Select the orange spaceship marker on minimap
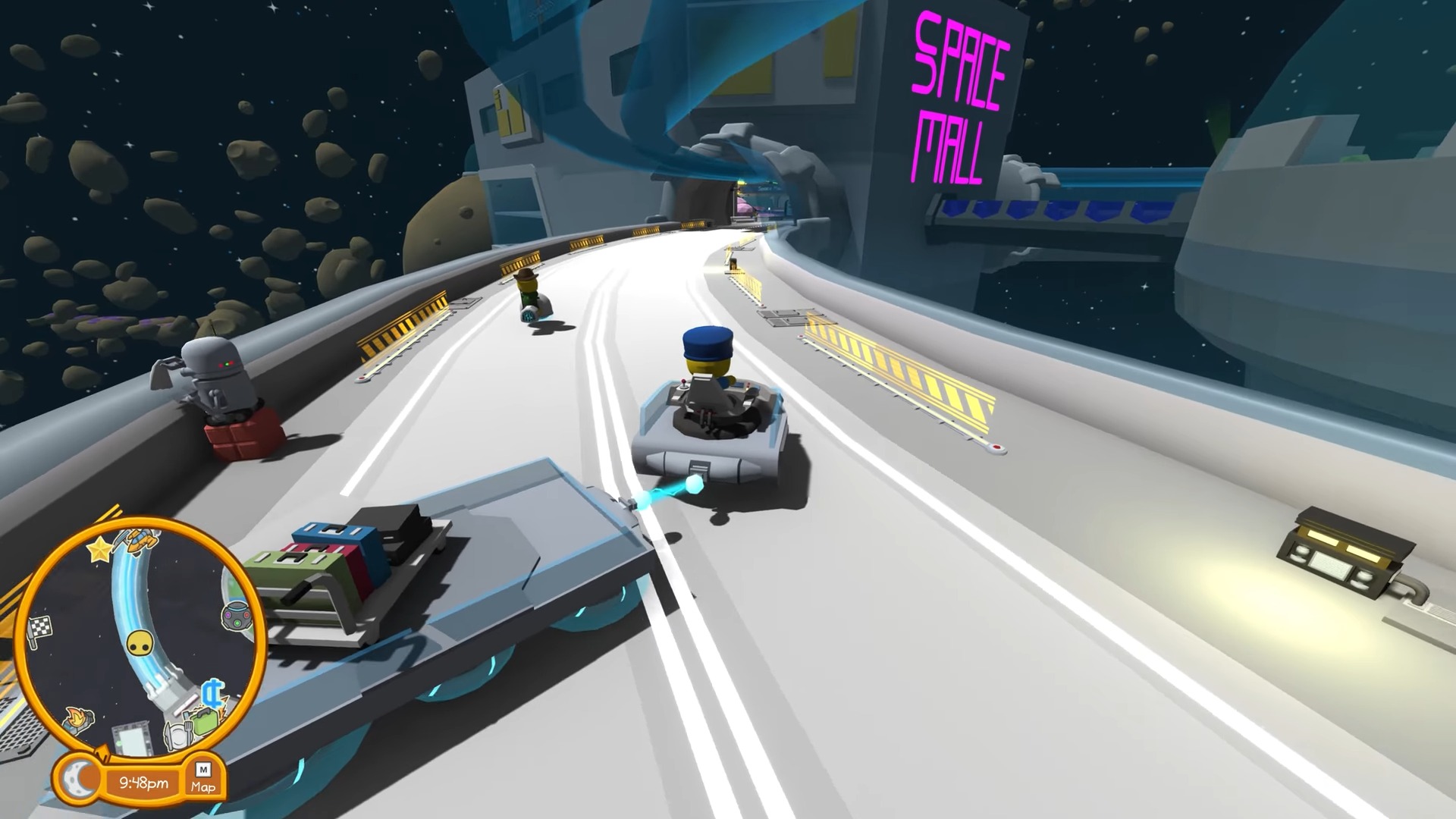Screen dimensions: 1456x819 coord(142,540)
